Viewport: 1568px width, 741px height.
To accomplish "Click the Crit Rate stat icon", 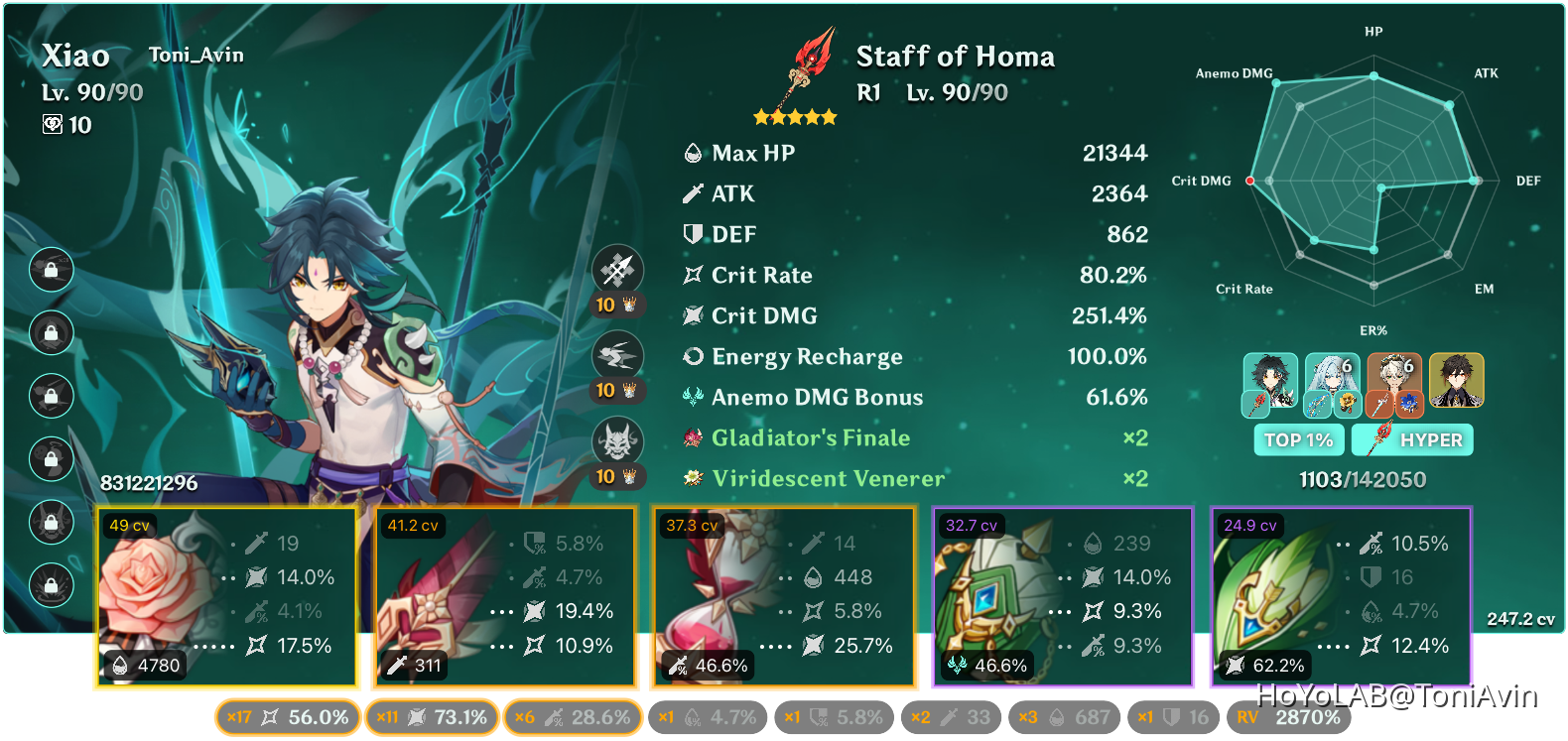I will point(692,275).
